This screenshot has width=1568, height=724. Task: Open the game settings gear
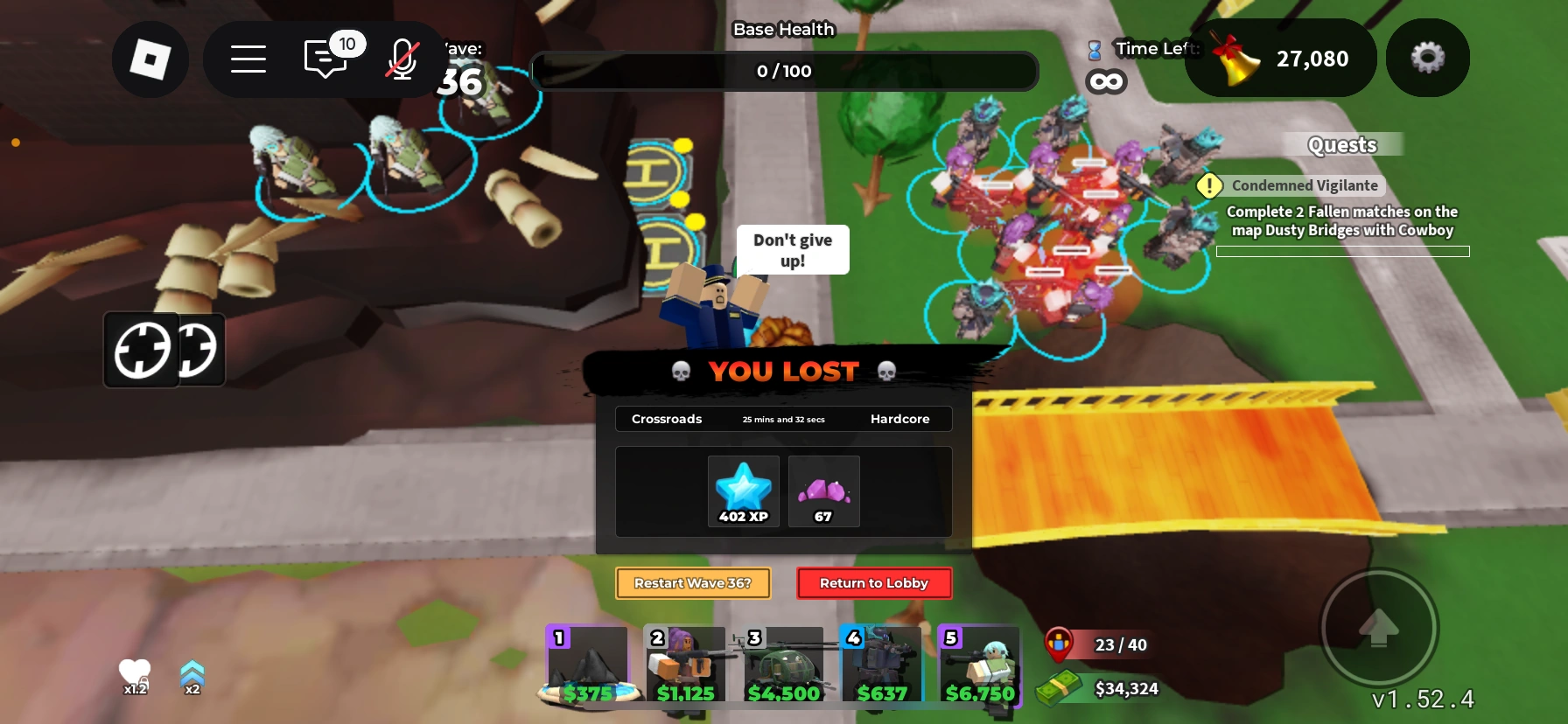coord(1428,58)
